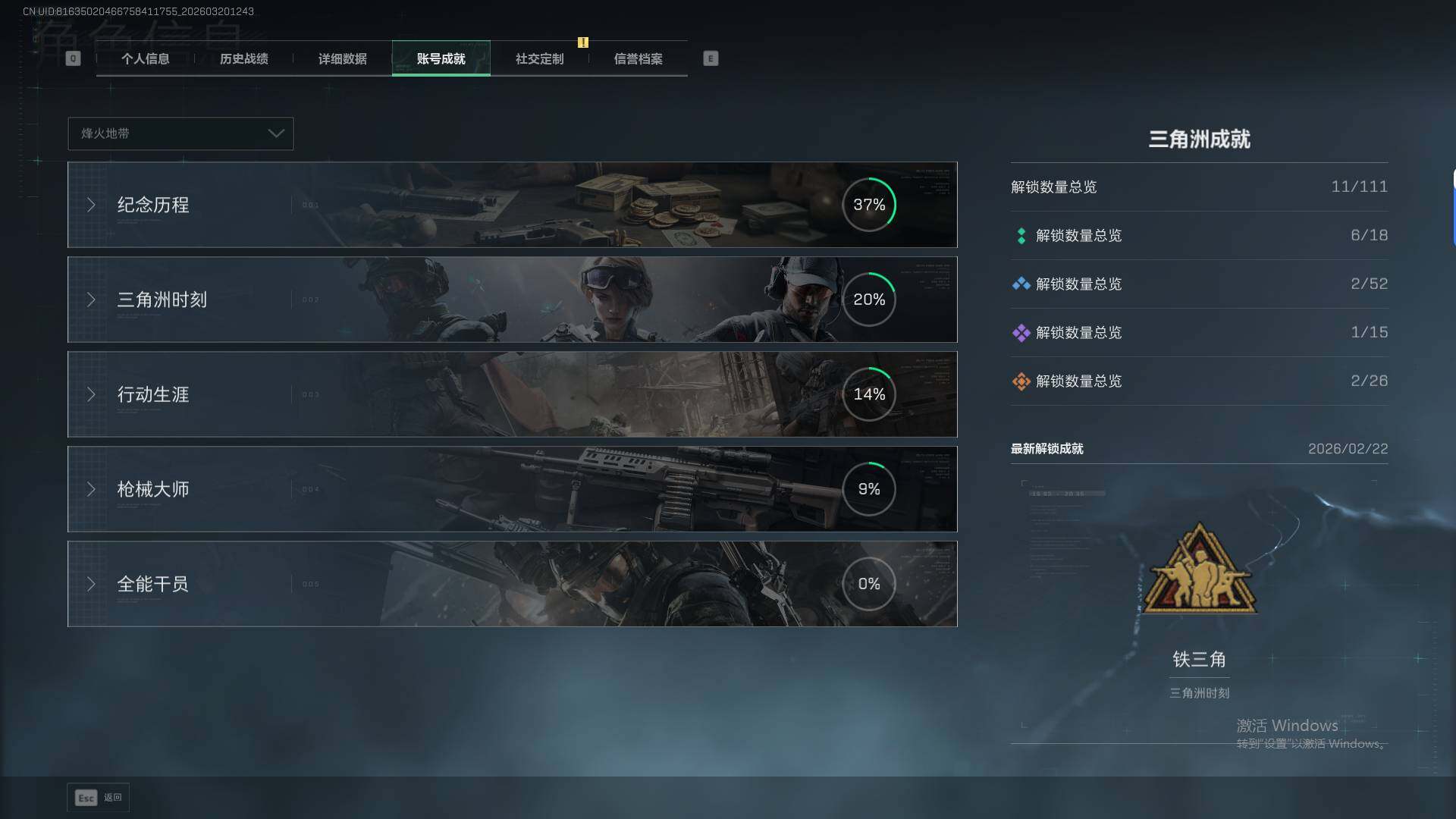Expand the 纪念历程 achievement category
This screenshot has height=819, width=1456.
click(512, 205)
